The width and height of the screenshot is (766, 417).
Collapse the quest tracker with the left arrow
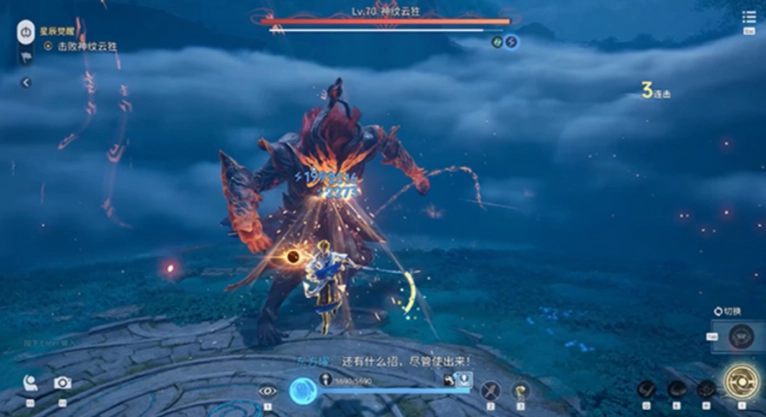coord(26,83)
